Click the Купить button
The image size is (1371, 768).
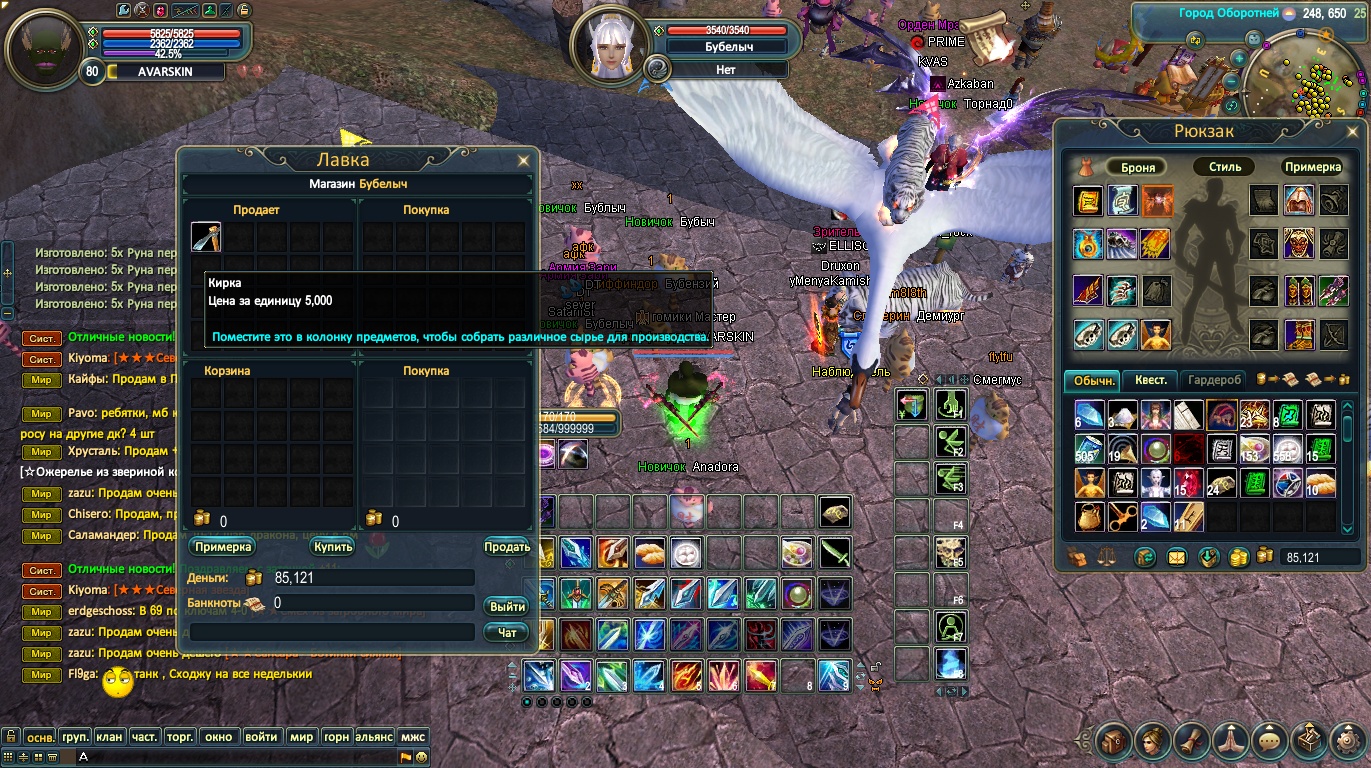[332, 547]
